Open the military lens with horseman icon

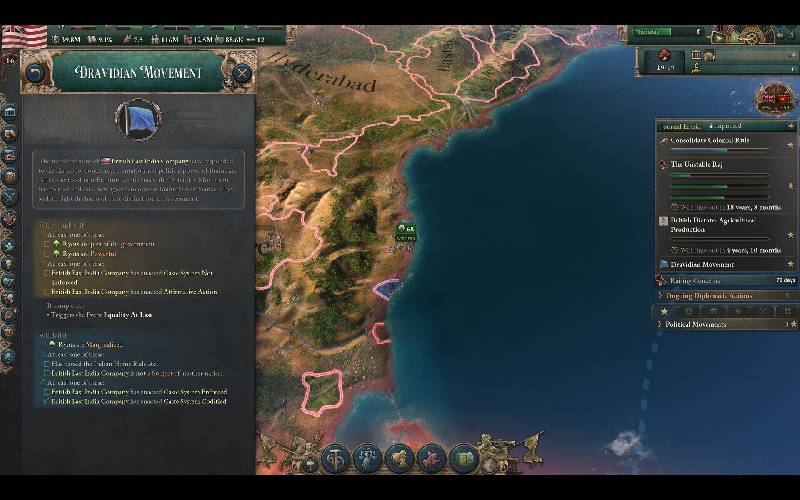(431, 458)
